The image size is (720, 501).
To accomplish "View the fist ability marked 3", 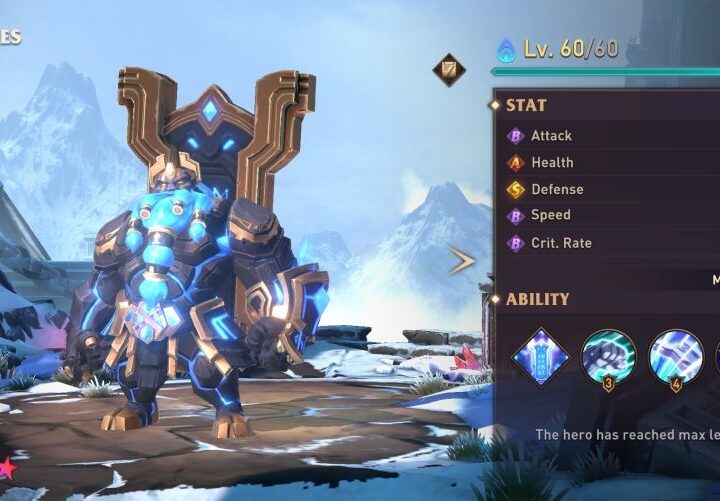I will tap(608, 357).
